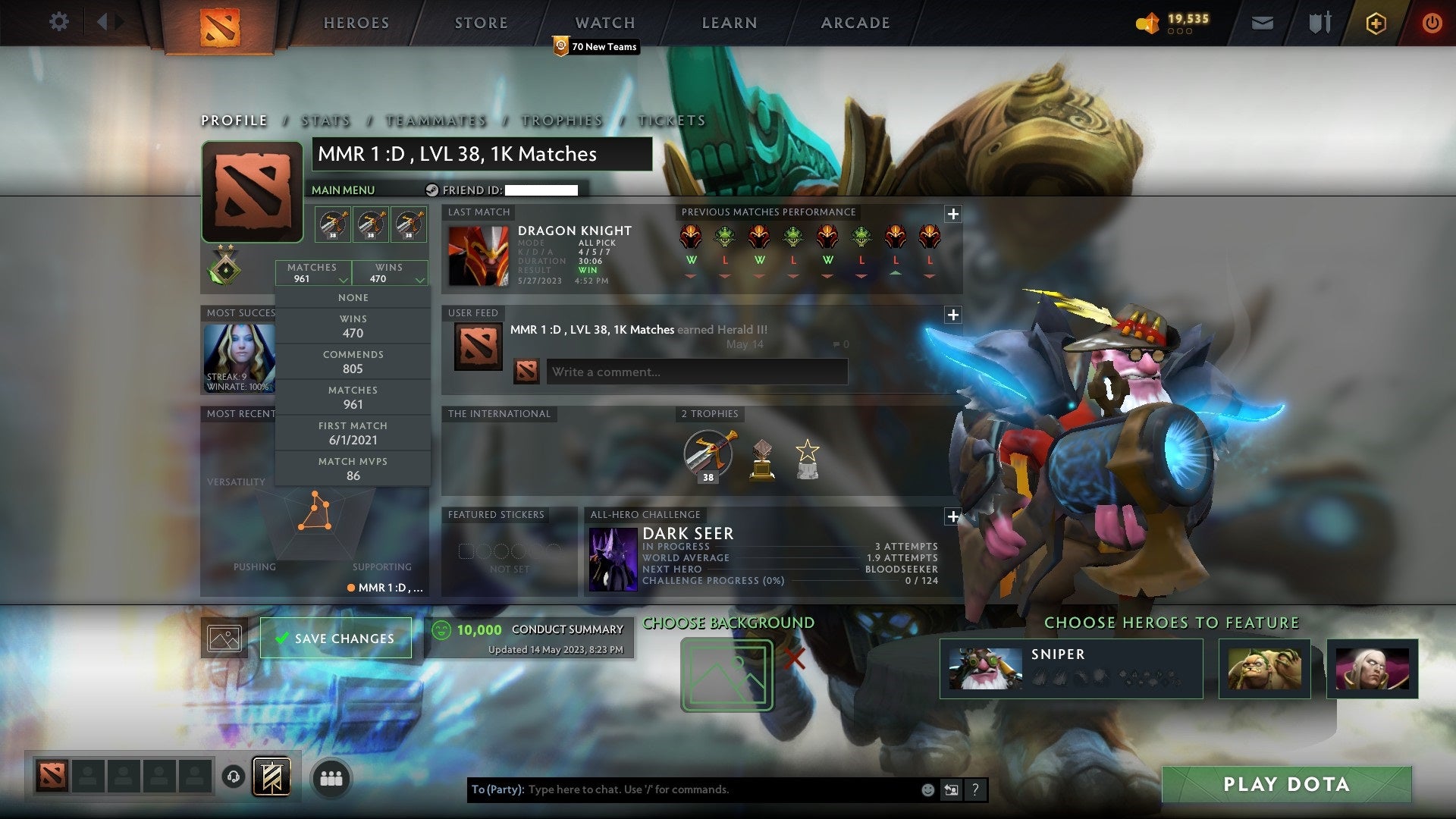Viewport: 1456px width, 819px height.
Task: Open the mail notifications envelope icon
Action: tap(1263, 23)
